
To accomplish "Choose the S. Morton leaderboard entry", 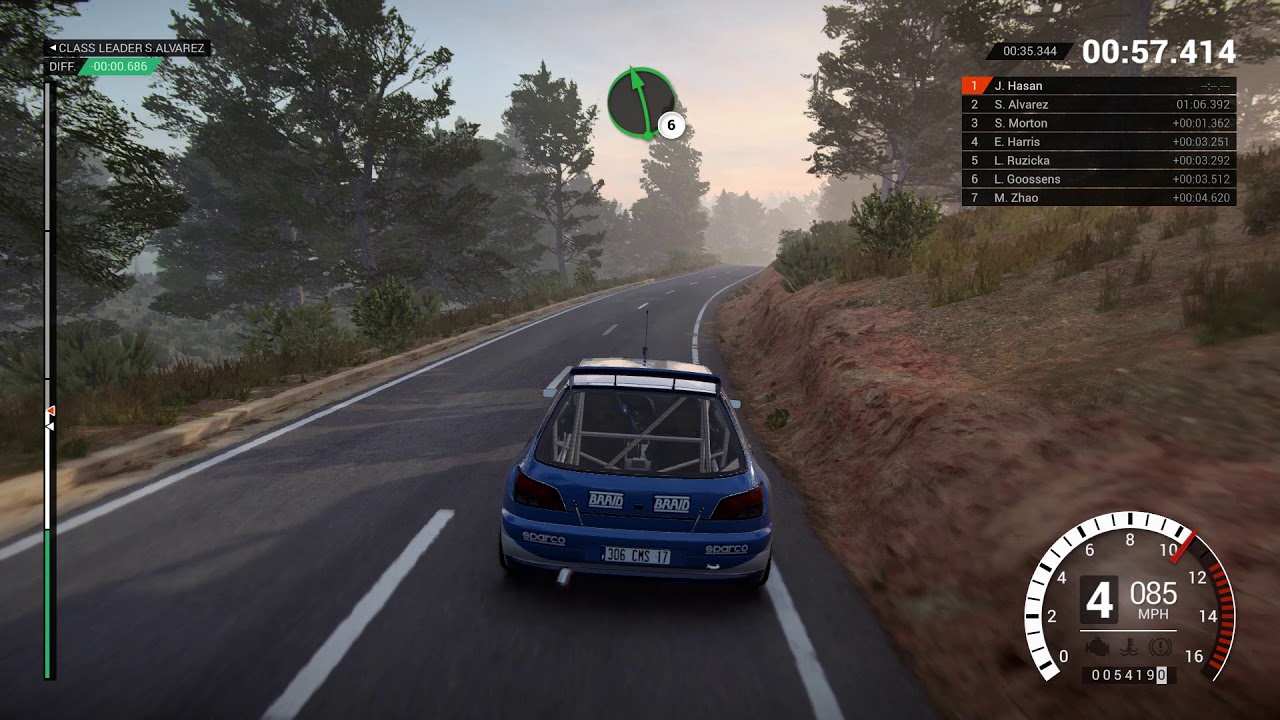I will coord(1098,123).
